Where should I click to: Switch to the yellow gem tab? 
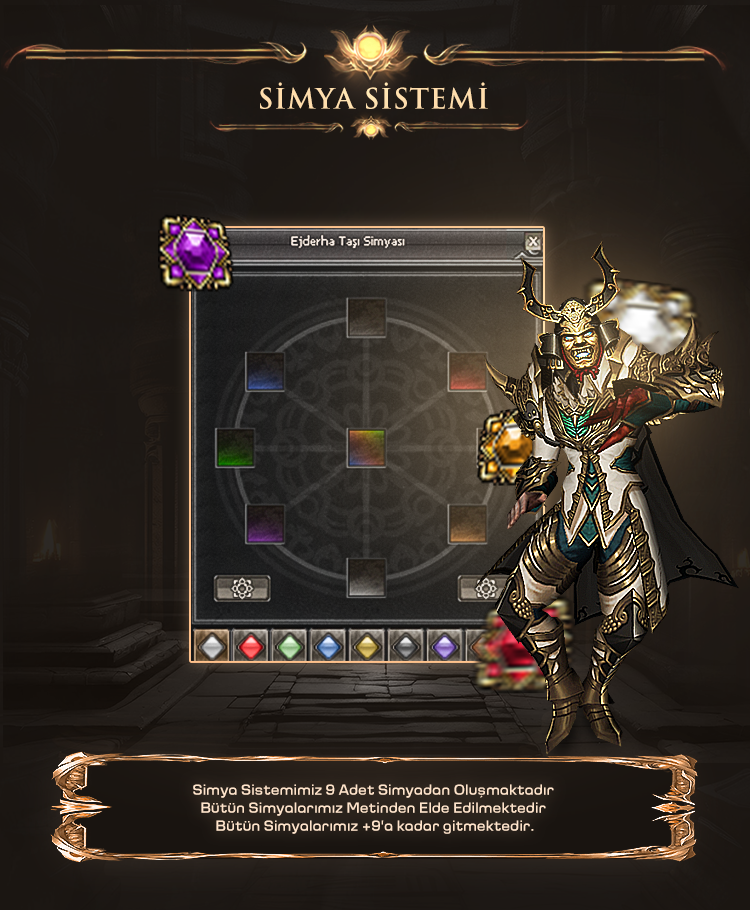tap(367, 647)
